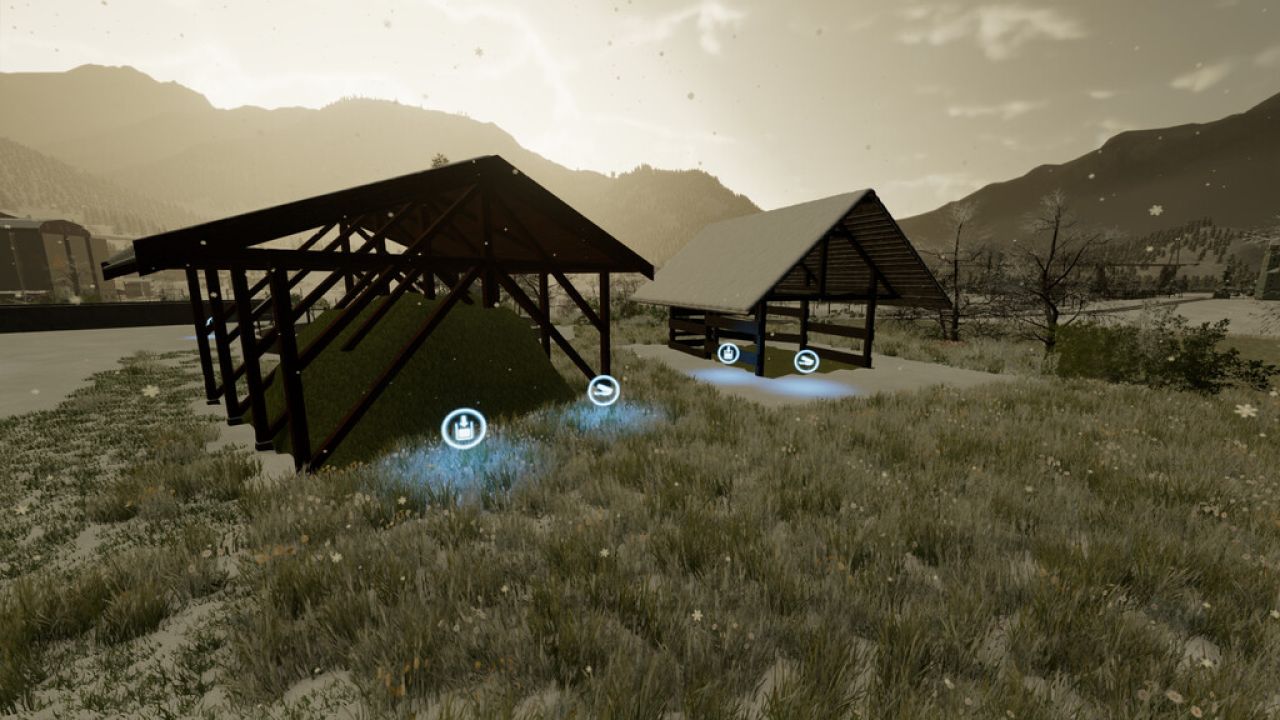1280x720 pixels.
Task: Click the fill trigger icon inside the right shed
Action: click(x=730, y=351)
